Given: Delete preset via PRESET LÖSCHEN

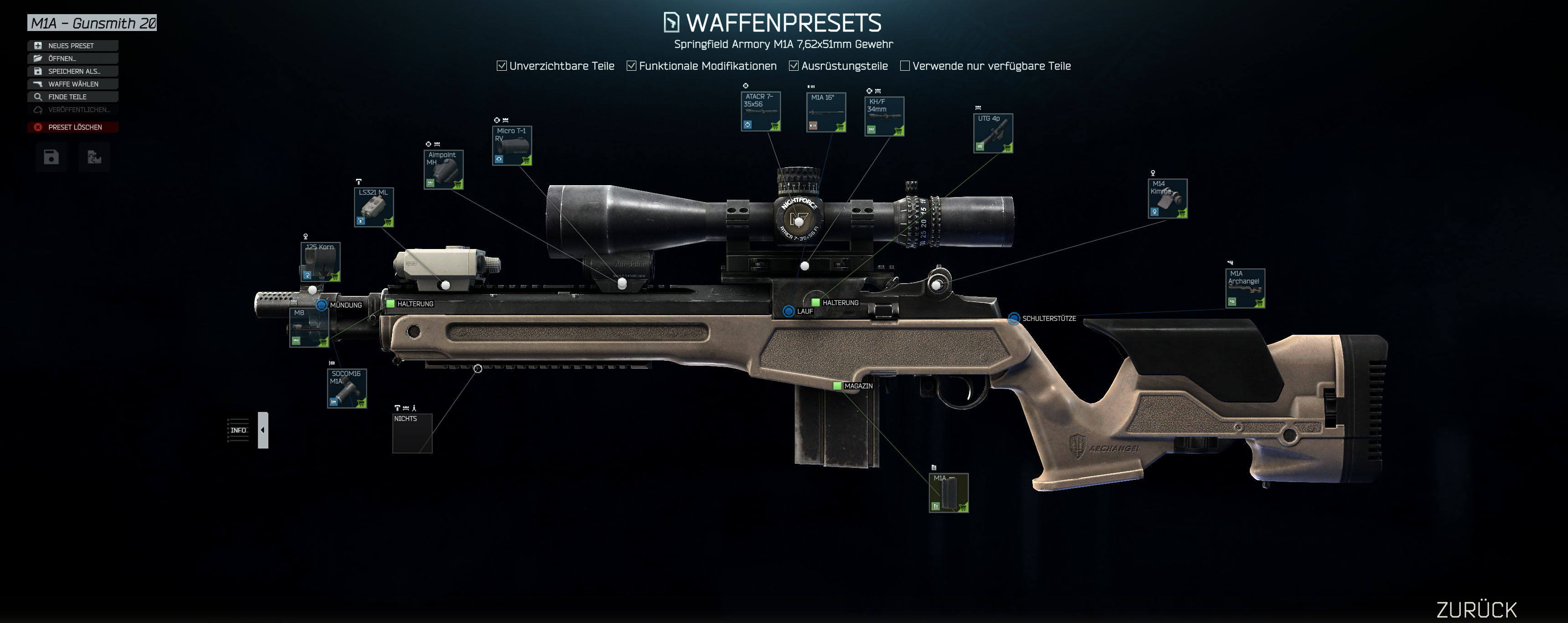Looking at the screenshot, I should coord(72,127).
